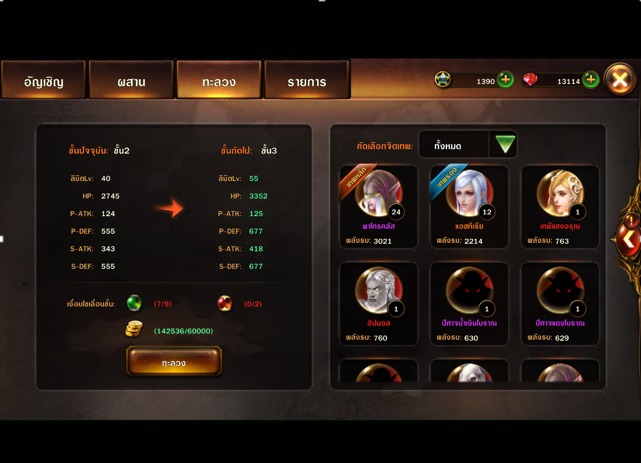Image resolution: width=641 pixels, height=463 pixels.
Task: Choose the white-haired level 12 hero card
Action: [x=469, y=206]
